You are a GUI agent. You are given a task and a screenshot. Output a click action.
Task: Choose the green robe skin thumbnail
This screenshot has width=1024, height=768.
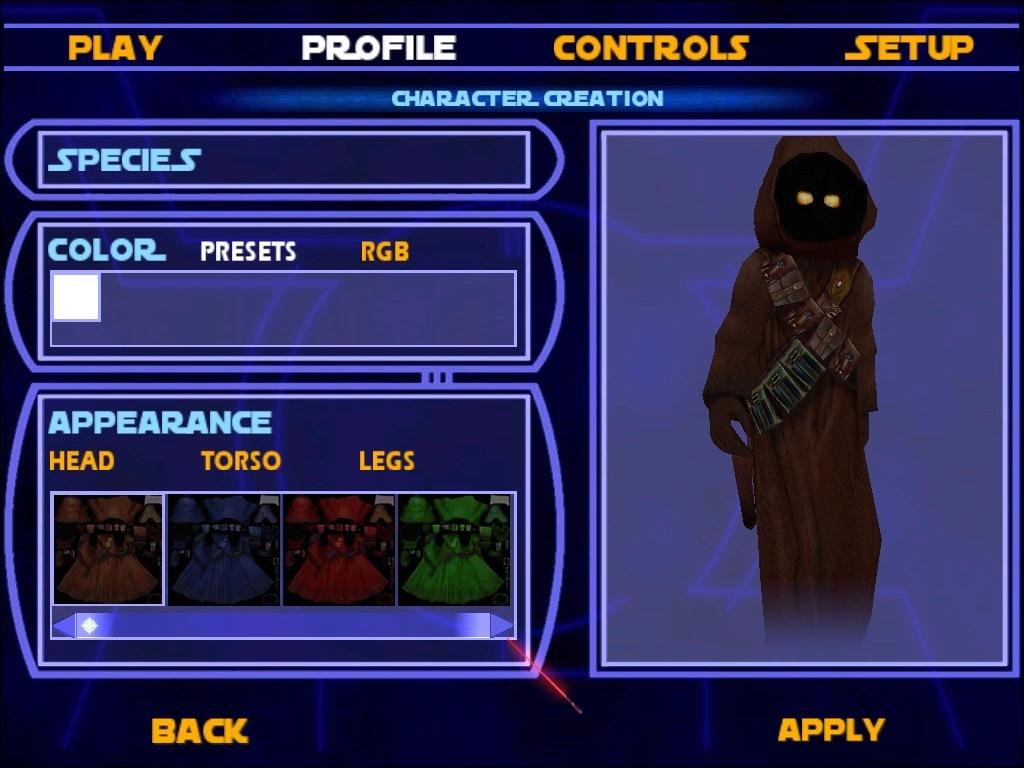coord(455,549)
